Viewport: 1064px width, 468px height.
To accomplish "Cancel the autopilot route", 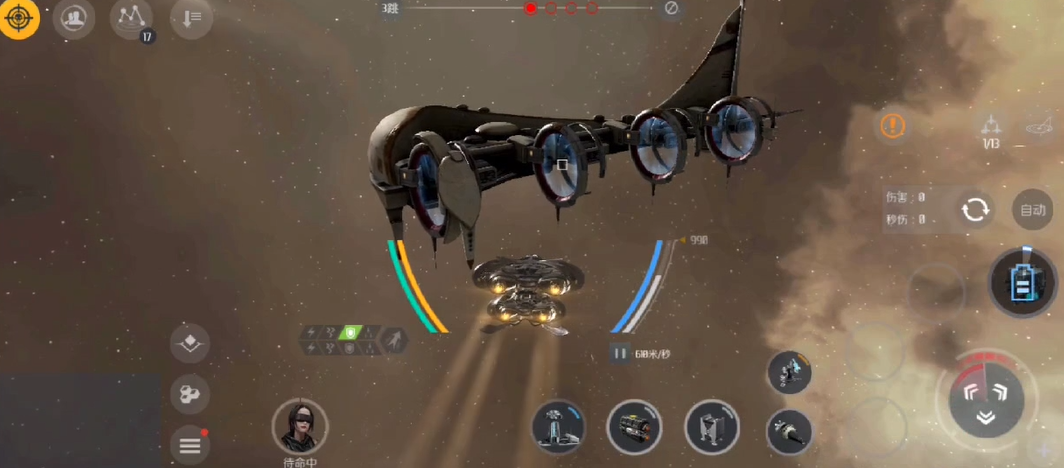I will coord(671,9).
